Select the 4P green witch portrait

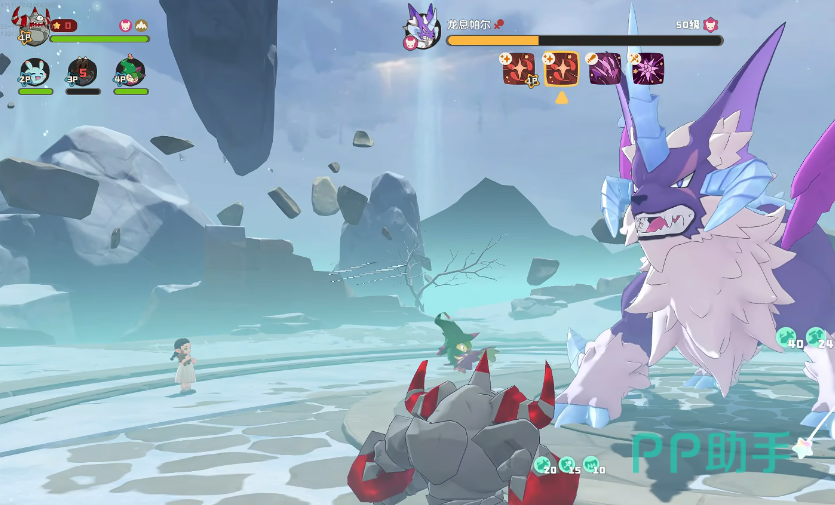click(130, 71)
